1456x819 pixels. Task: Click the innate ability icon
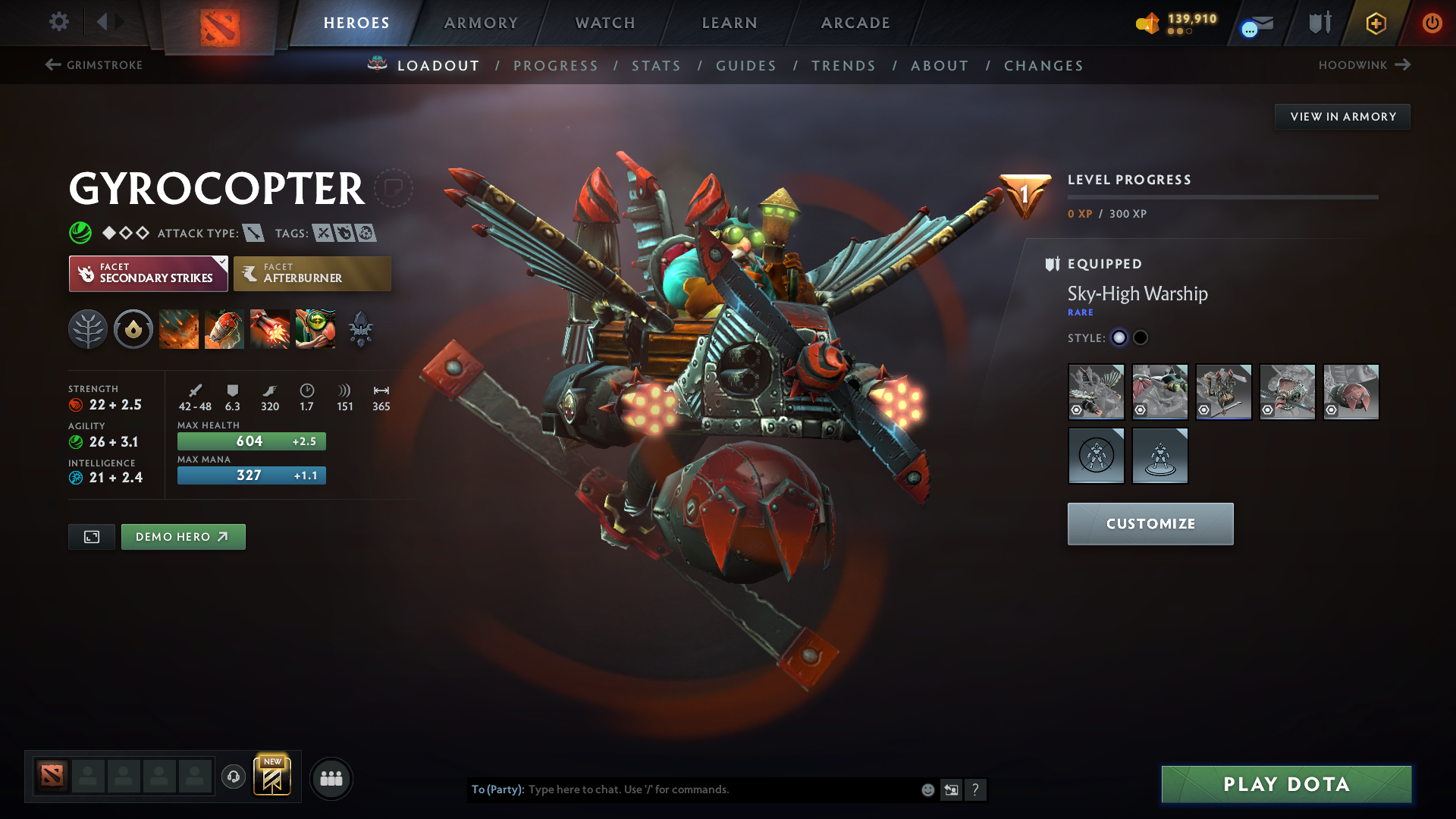tap(133, 328)
